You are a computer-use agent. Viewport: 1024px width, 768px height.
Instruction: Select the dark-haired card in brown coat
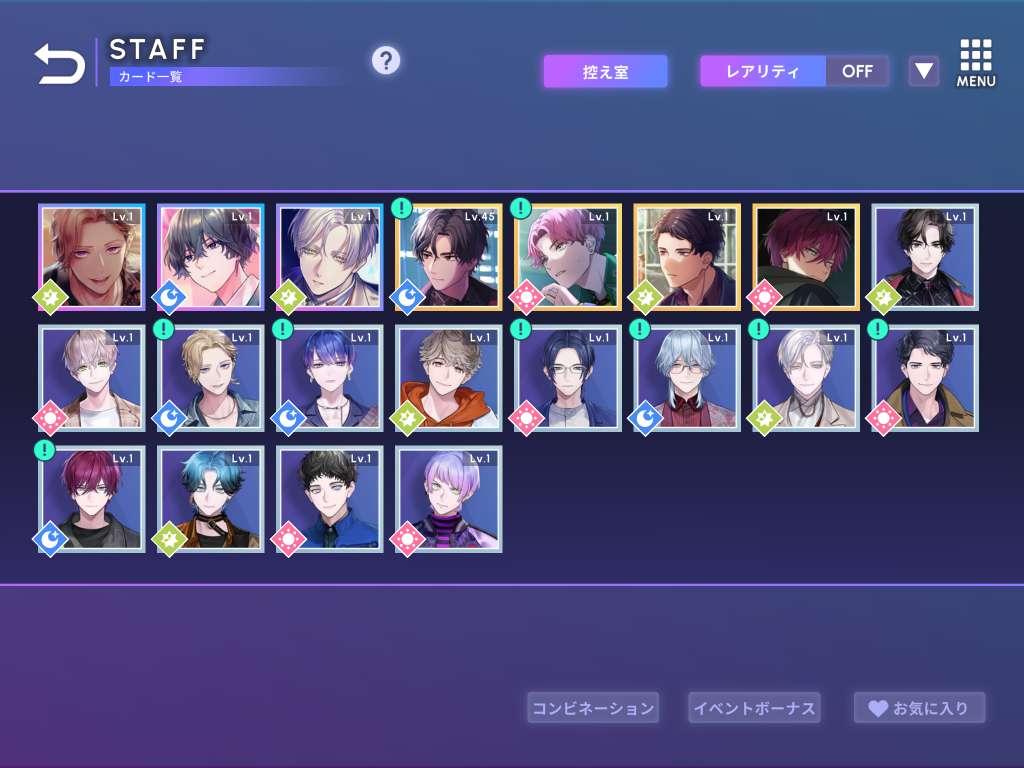coord(925,378)
